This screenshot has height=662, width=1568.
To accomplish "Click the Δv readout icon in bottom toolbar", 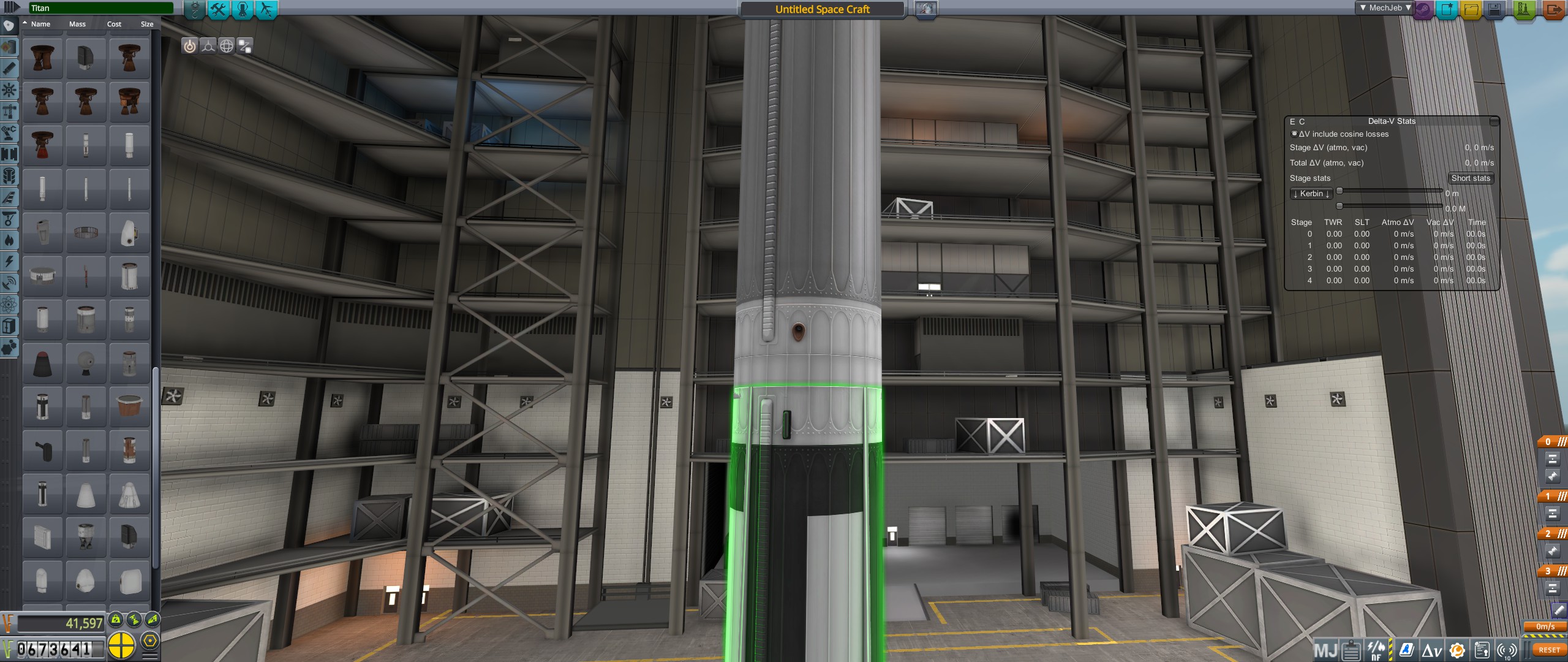I will coord(1431,650).
